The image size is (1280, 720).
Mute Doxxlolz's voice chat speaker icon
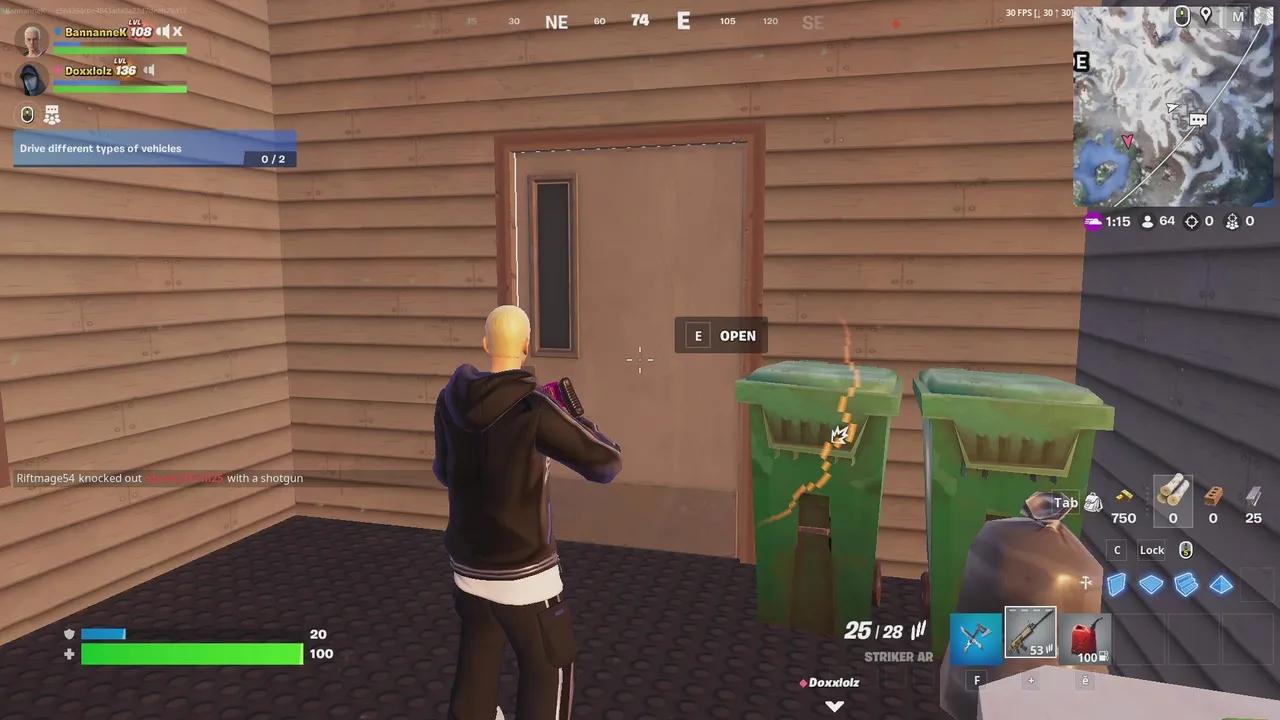point(148,70)
